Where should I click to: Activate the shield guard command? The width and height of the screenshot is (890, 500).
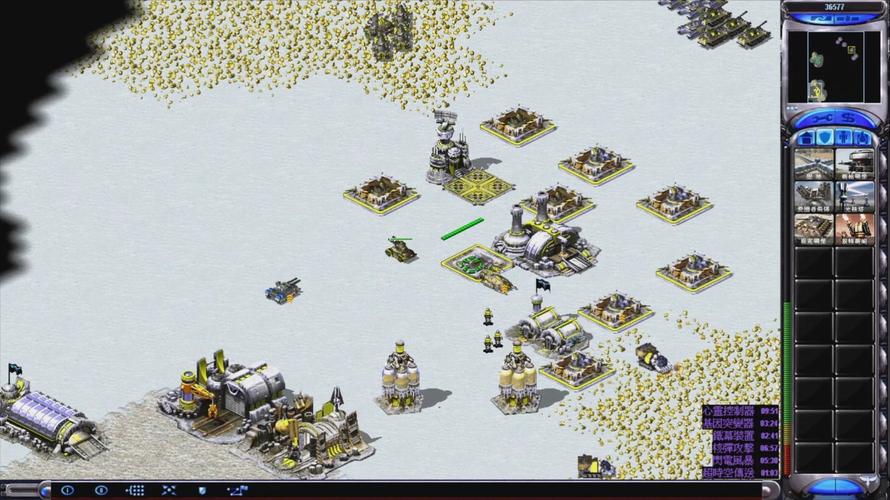click(x=202, y=490)
